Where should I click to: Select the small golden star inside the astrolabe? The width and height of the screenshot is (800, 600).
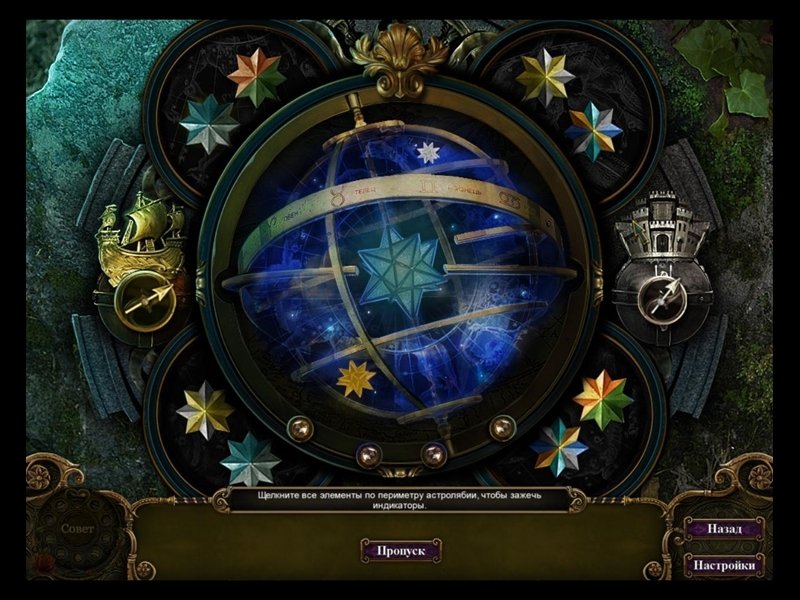[x=356, y=378]
